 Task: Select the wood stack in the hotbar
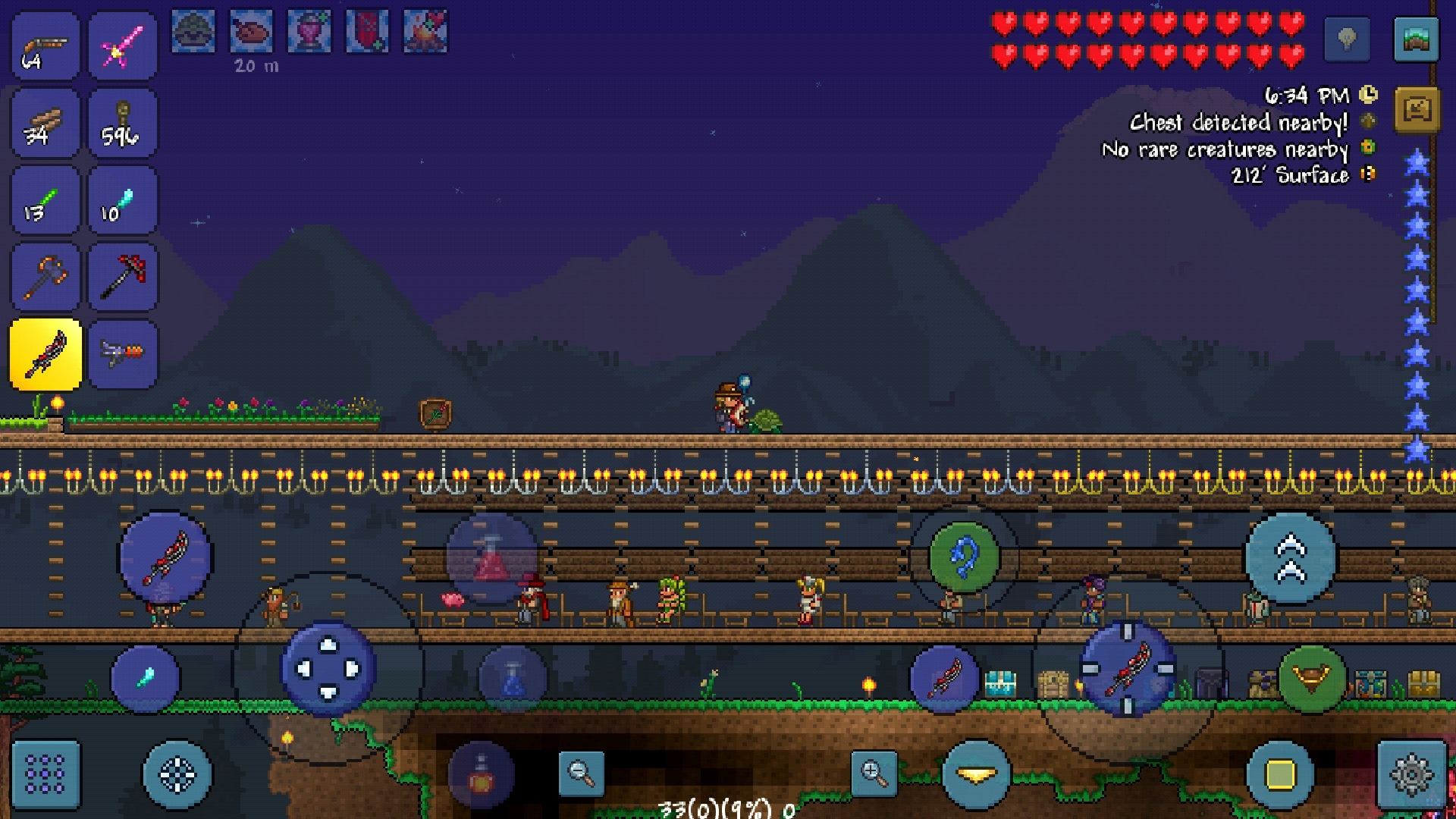tap(43, 123)
